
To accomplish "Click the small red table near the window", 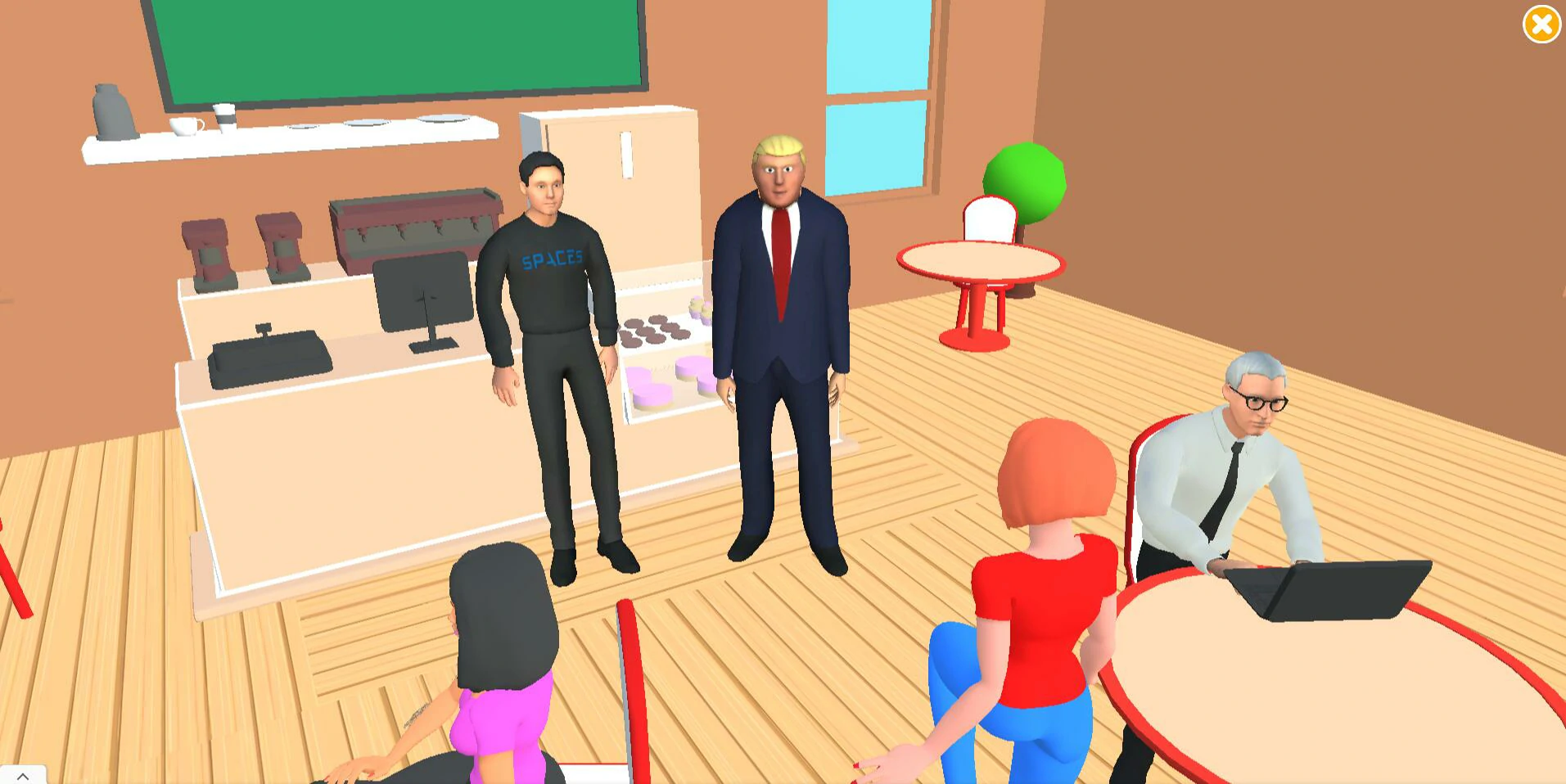I will (x=978, y=262).
